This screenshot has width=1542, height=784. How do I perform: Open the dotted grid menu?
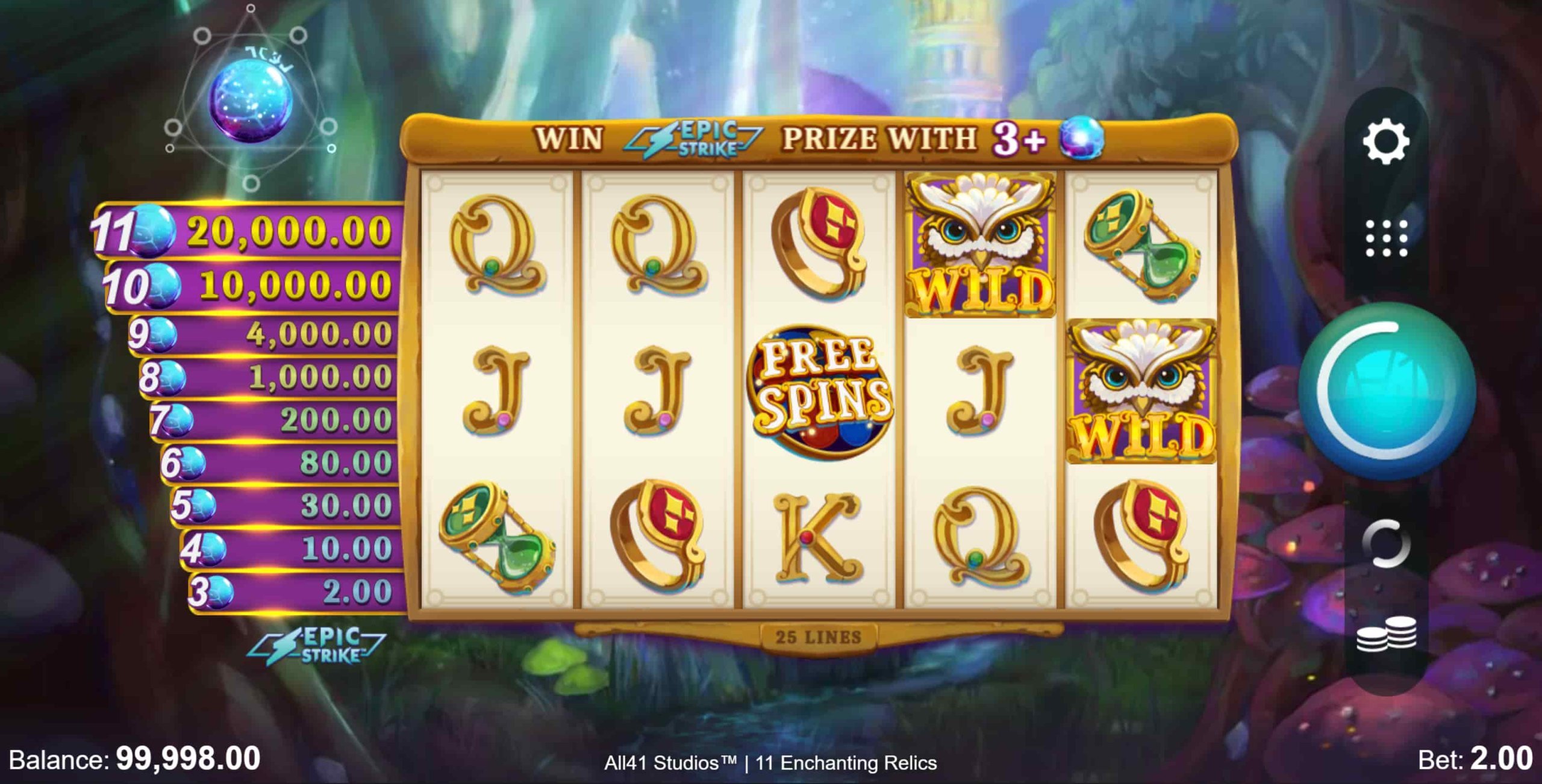point(1386,238)
